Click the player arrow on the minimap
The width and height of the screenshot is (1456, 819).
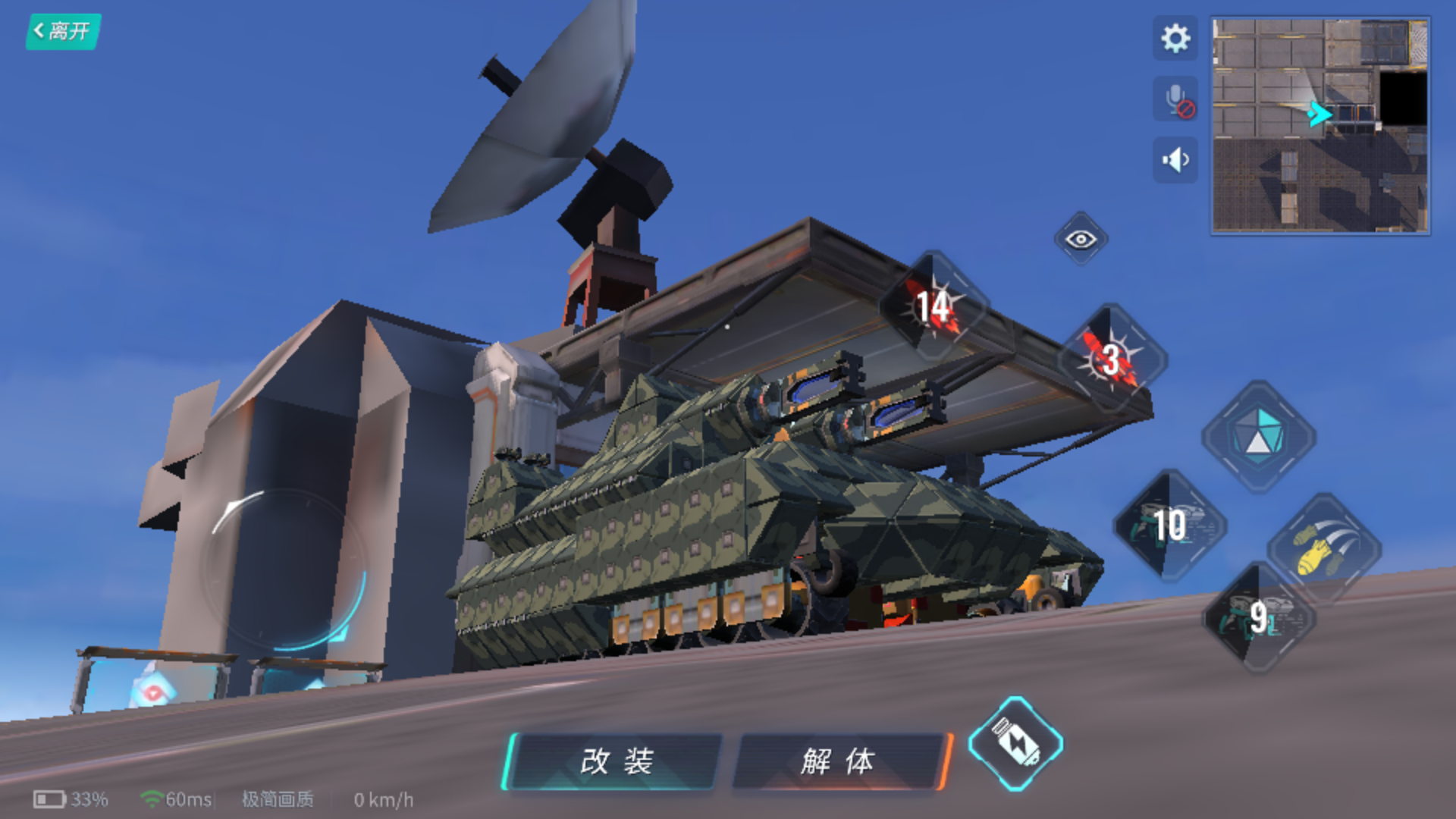click(1319, 112)
